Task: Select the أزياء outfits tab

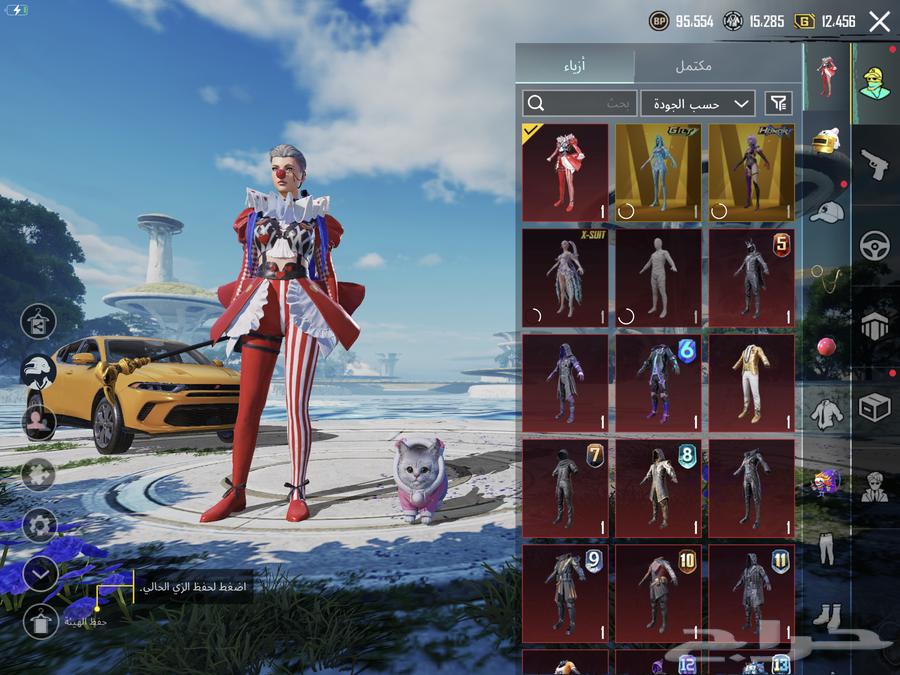Action: [x=575, y=66]
